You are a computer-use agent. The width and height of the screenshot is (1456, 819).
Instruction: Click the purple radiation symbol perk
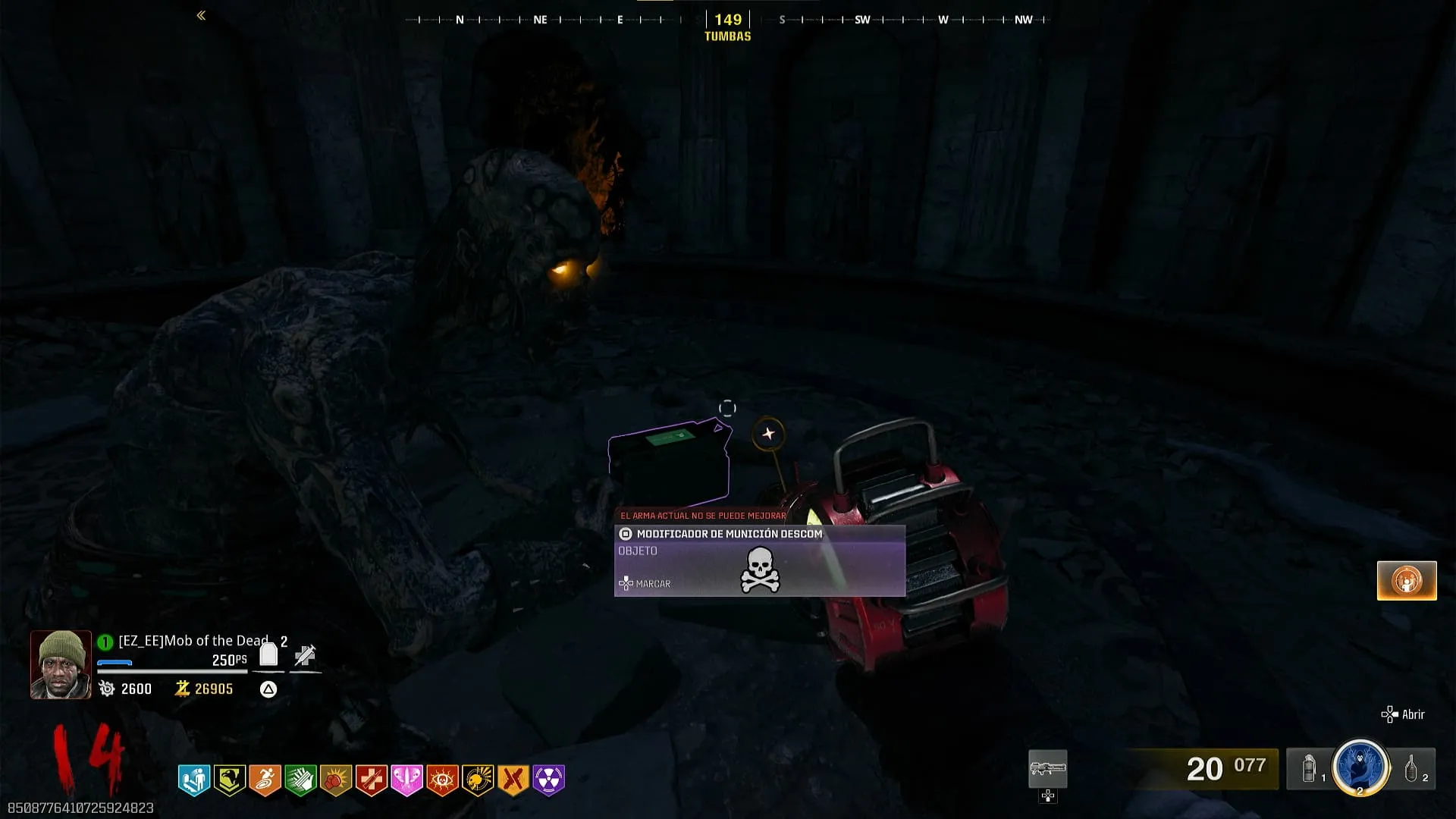549,780
